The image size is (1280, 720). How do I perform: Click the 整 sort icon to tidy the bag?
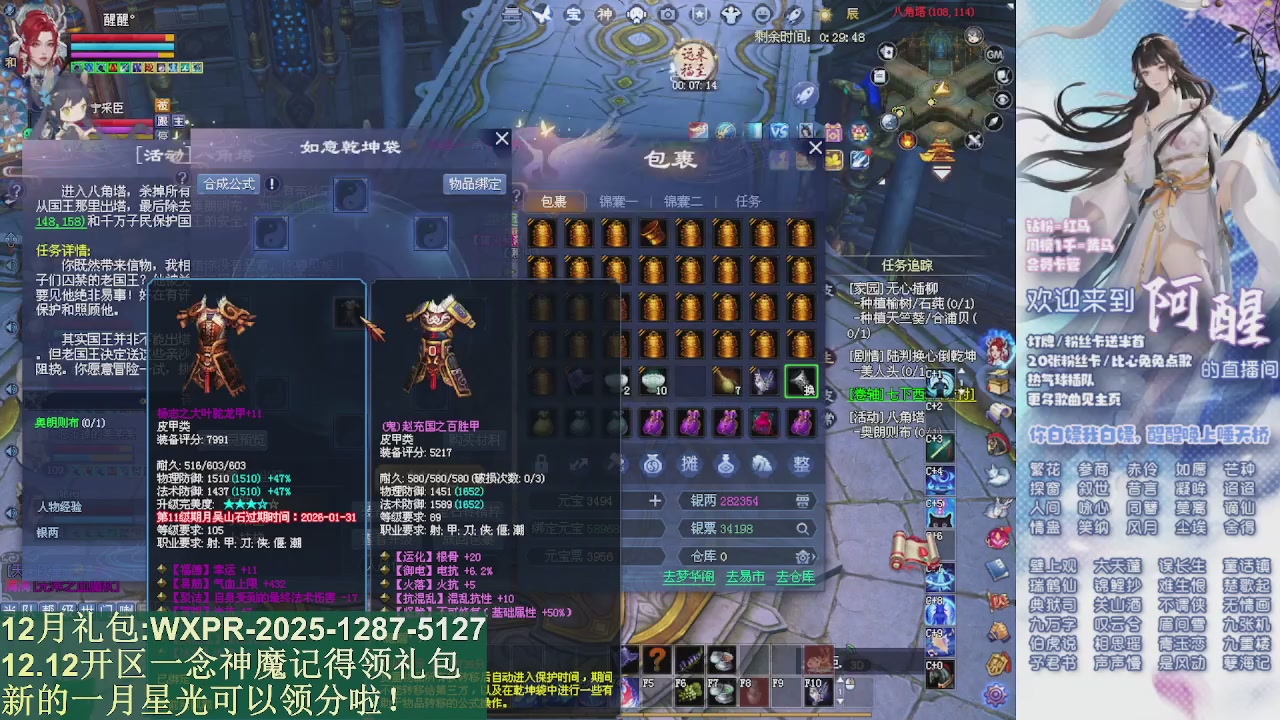click(x=802, y=464)
